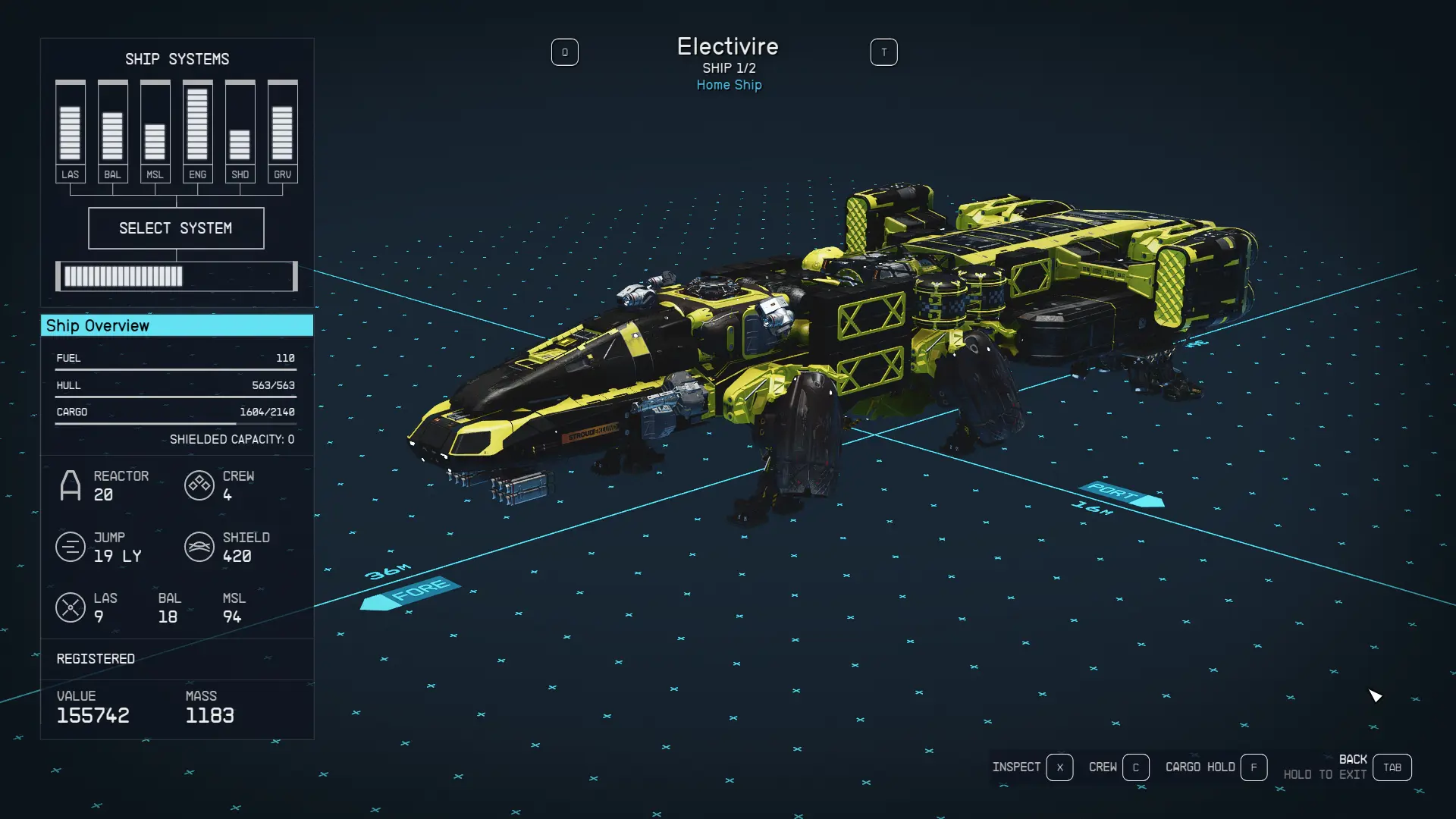
Task: Click the jump range icon
Action: 71,547
